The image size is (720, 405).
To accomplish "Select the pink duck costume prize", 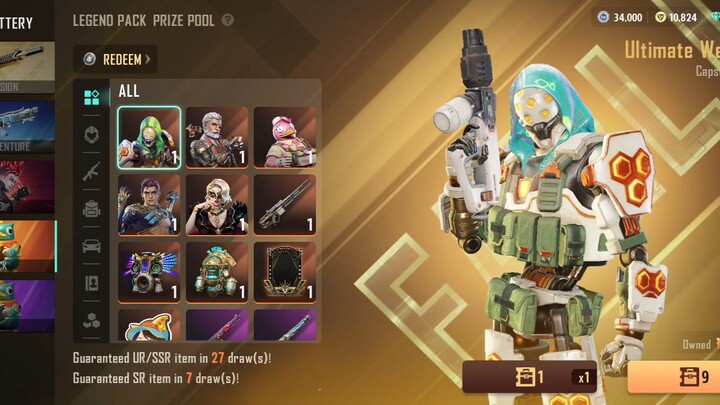I will tap(285, 137).
